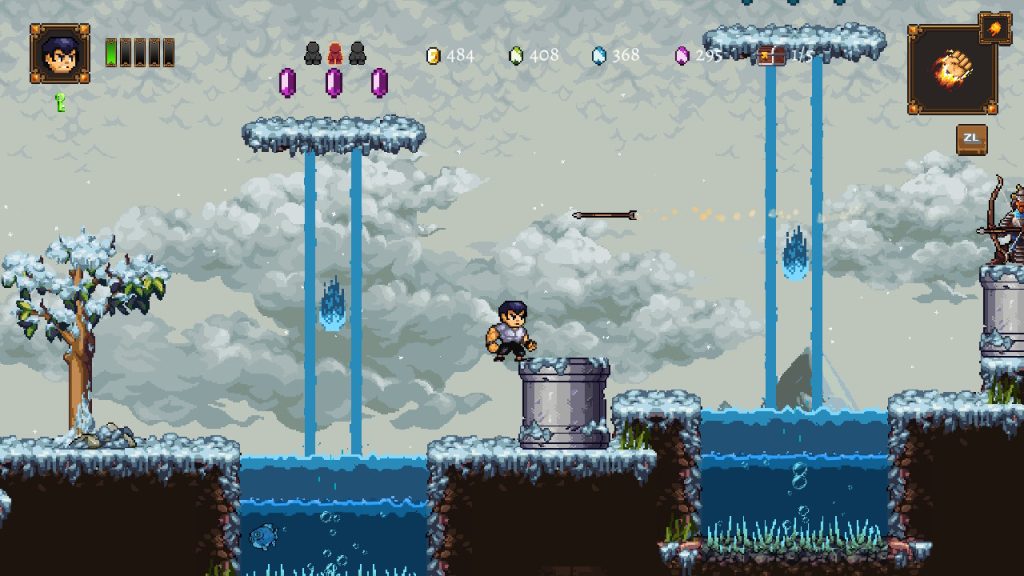Select the flaming fist ability icon
The width and height of the screenshot is (1024, 576).
[x=951, y=70]
